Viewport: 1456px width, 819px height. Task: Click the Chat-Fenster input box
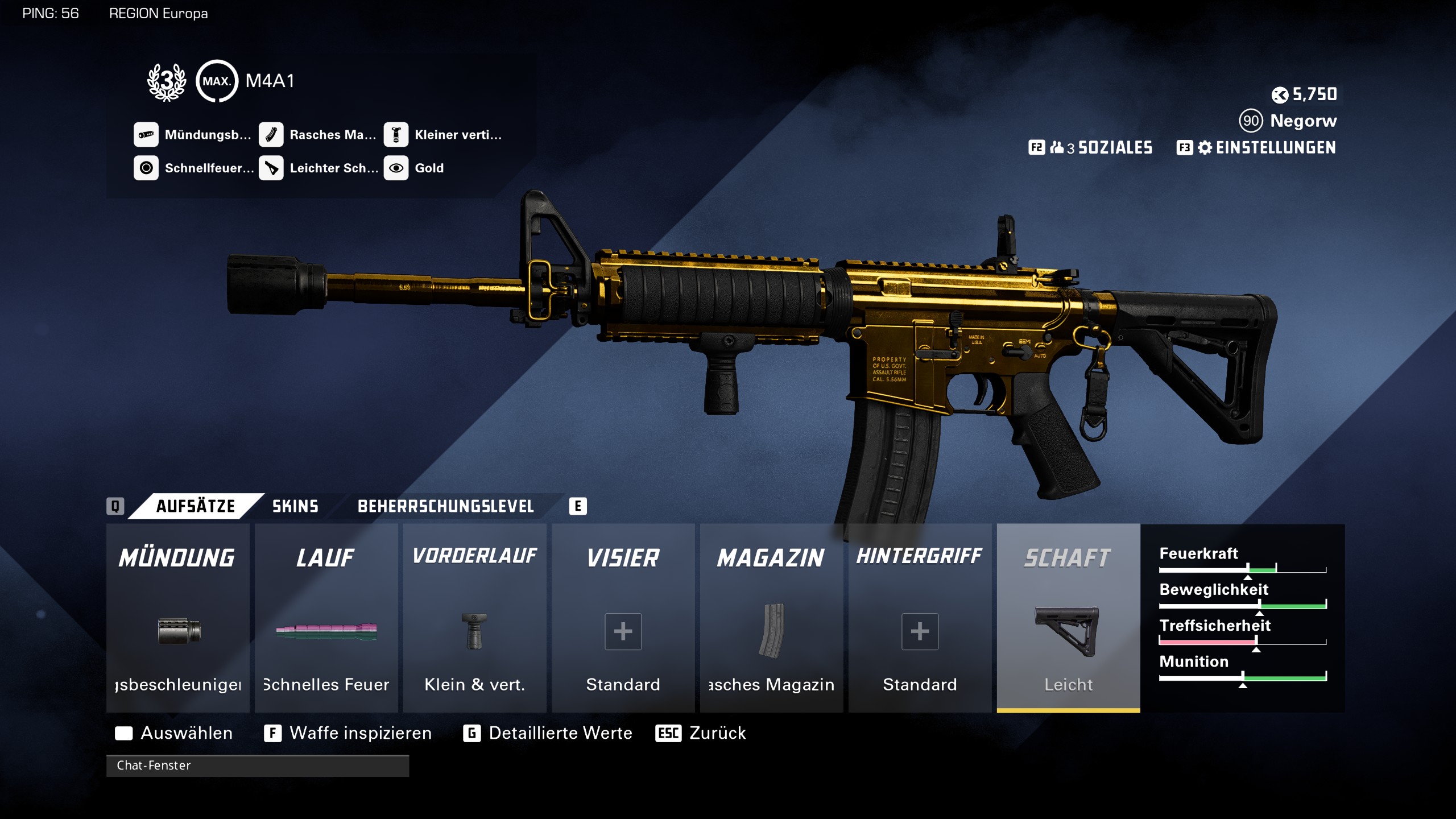[x=257, y=766]
